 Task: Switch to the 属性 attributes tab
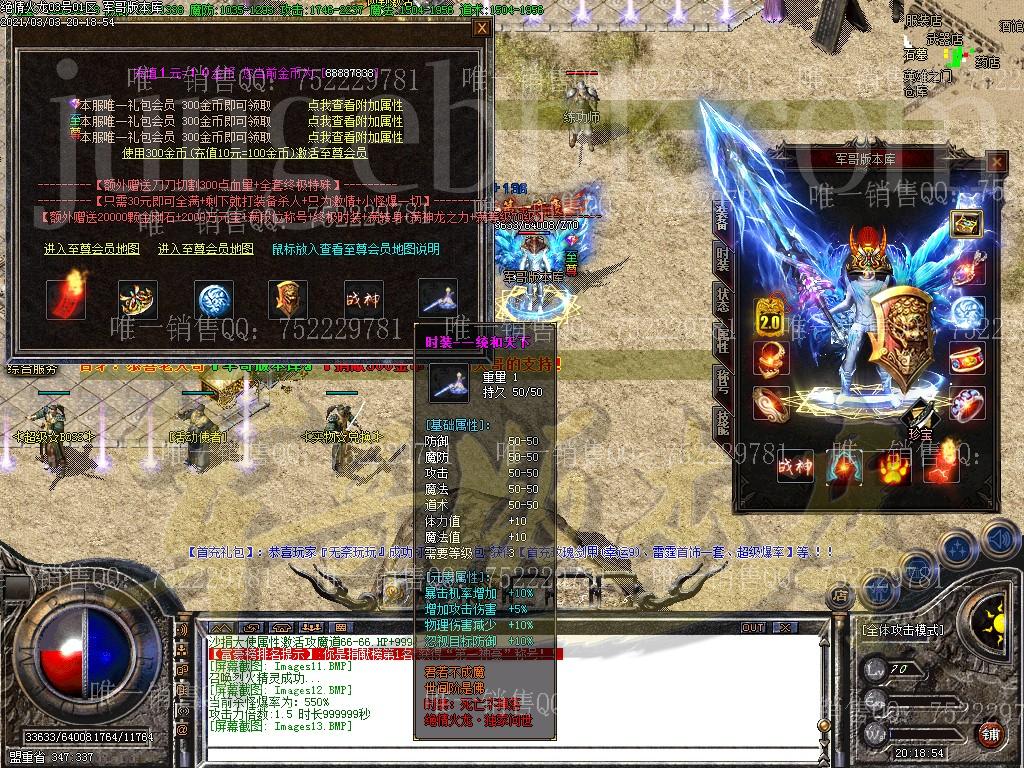[x=722, y=340]
